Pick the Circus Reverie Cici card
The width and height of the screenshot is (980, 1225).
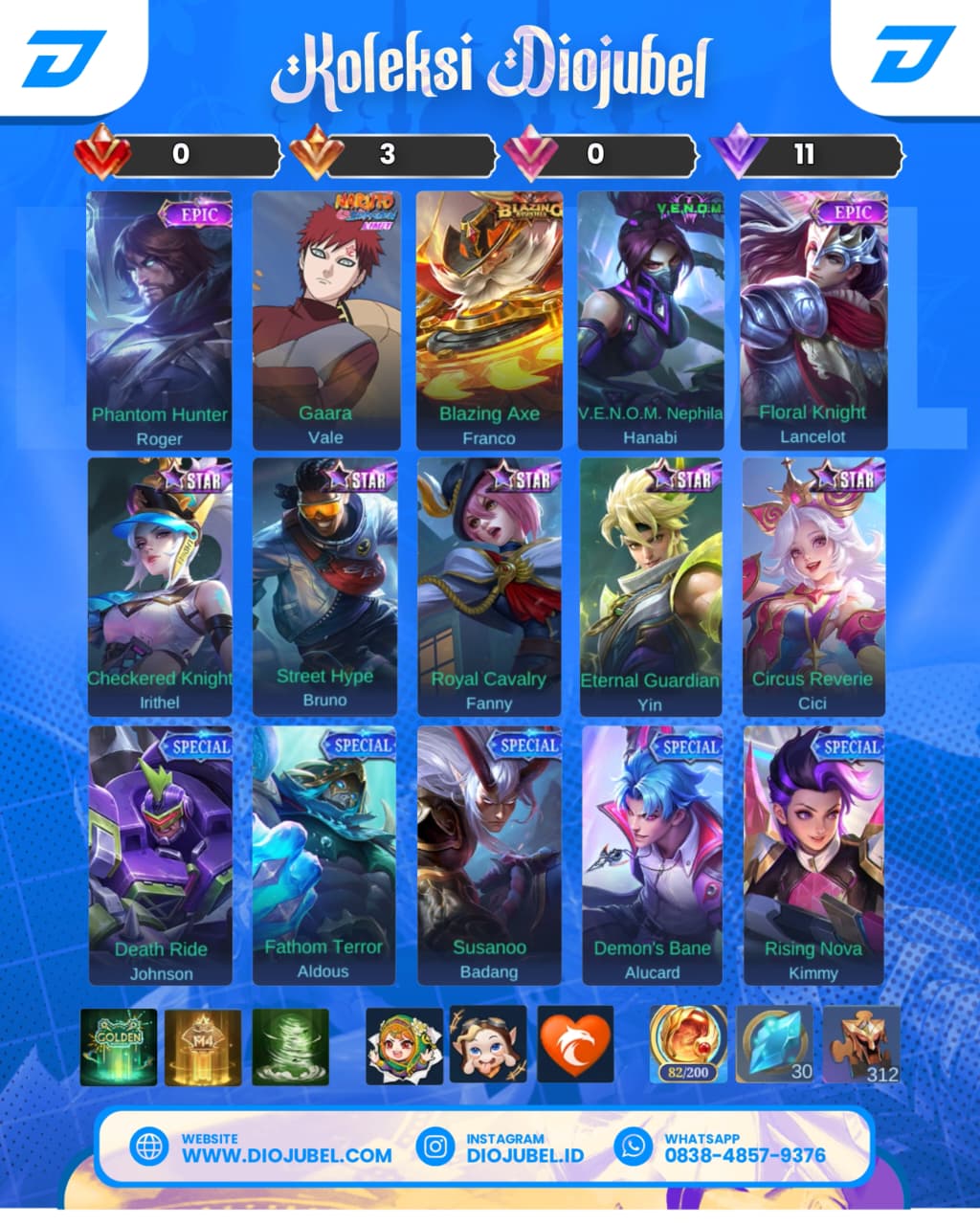pos(813,587)
